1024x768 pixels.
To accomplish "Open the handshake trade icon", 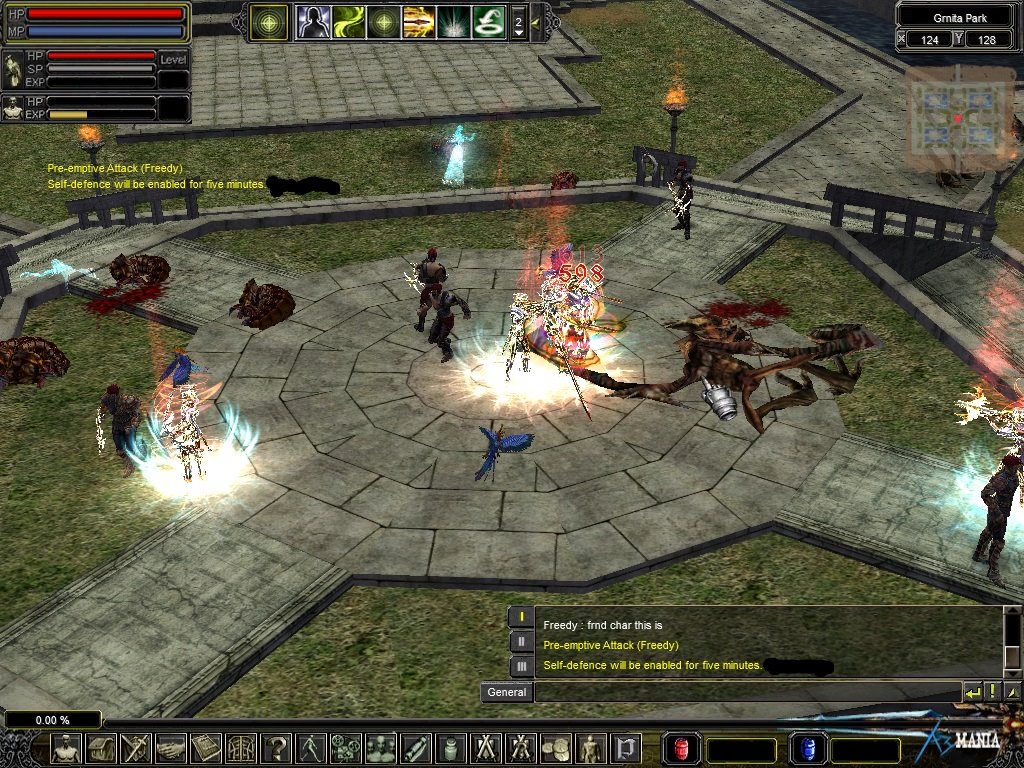I will coord(171,748).
